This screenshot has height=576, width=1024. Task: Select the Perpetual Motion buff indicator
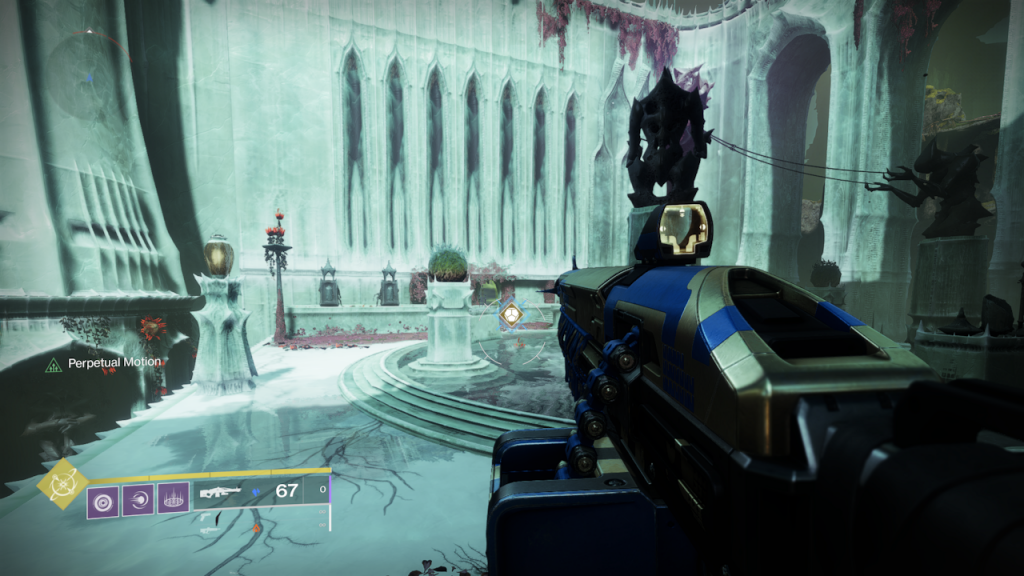(x=104, y=362)
